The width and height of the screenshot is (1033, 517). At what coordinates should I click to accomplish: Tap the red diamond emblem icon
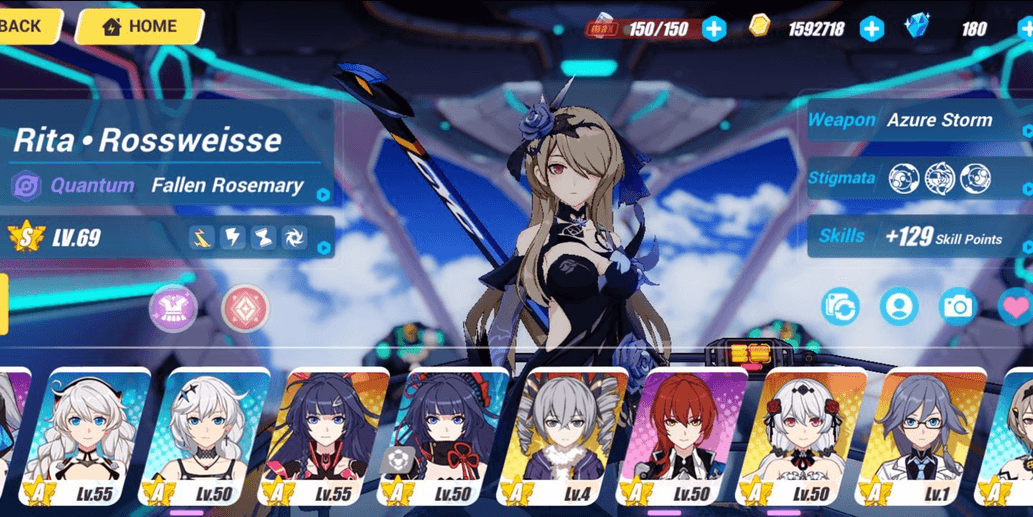245,308
